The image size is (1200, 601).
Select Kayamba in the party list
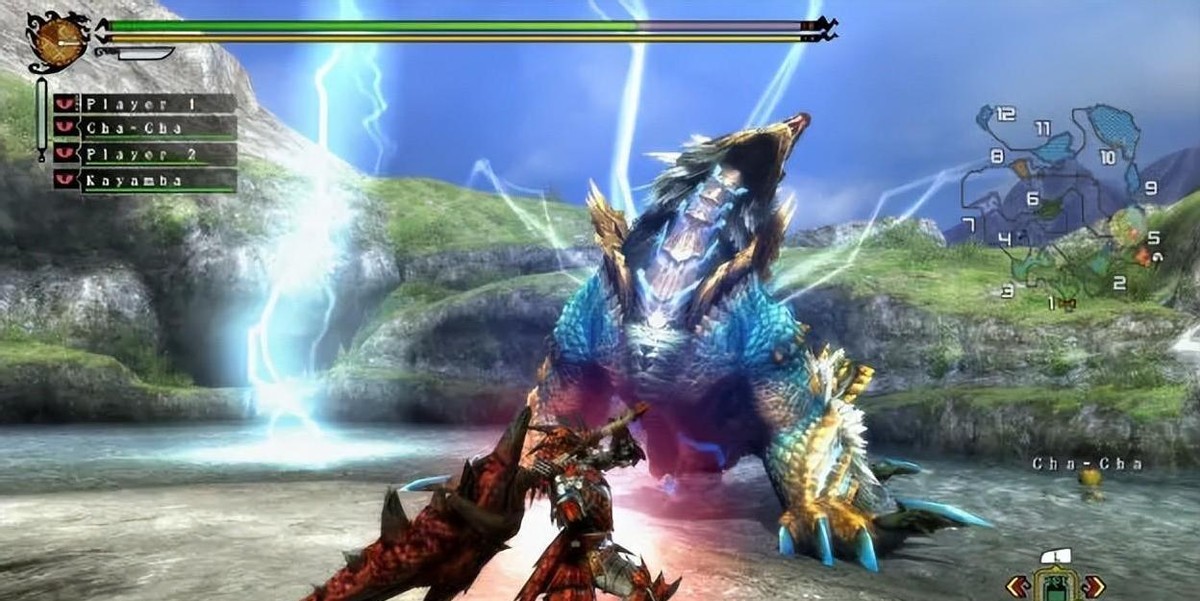[x=145, y=180]
